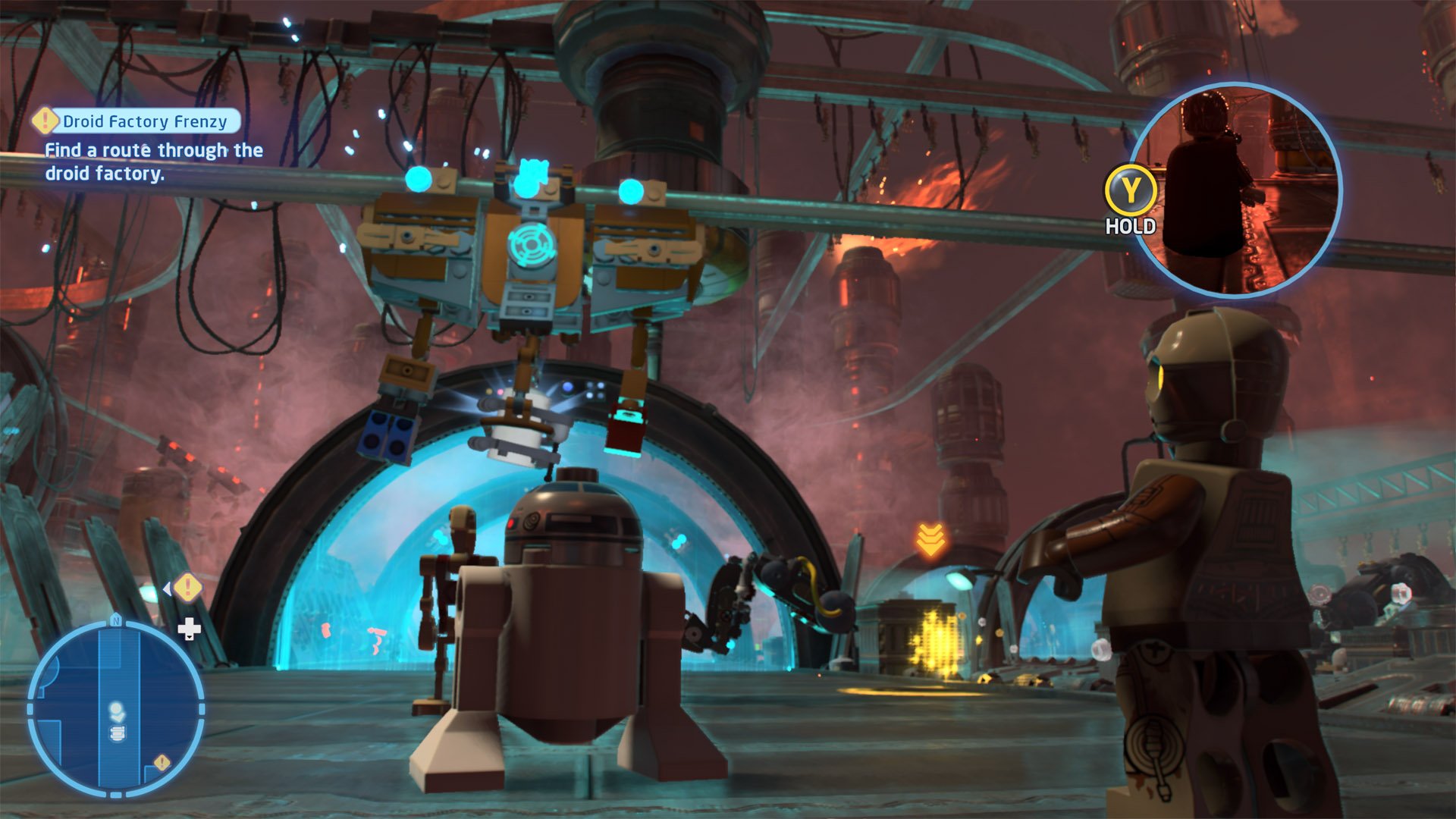Click the orange downward chevron objective marker
This screenshot has width=1456, height=819.
930,538
